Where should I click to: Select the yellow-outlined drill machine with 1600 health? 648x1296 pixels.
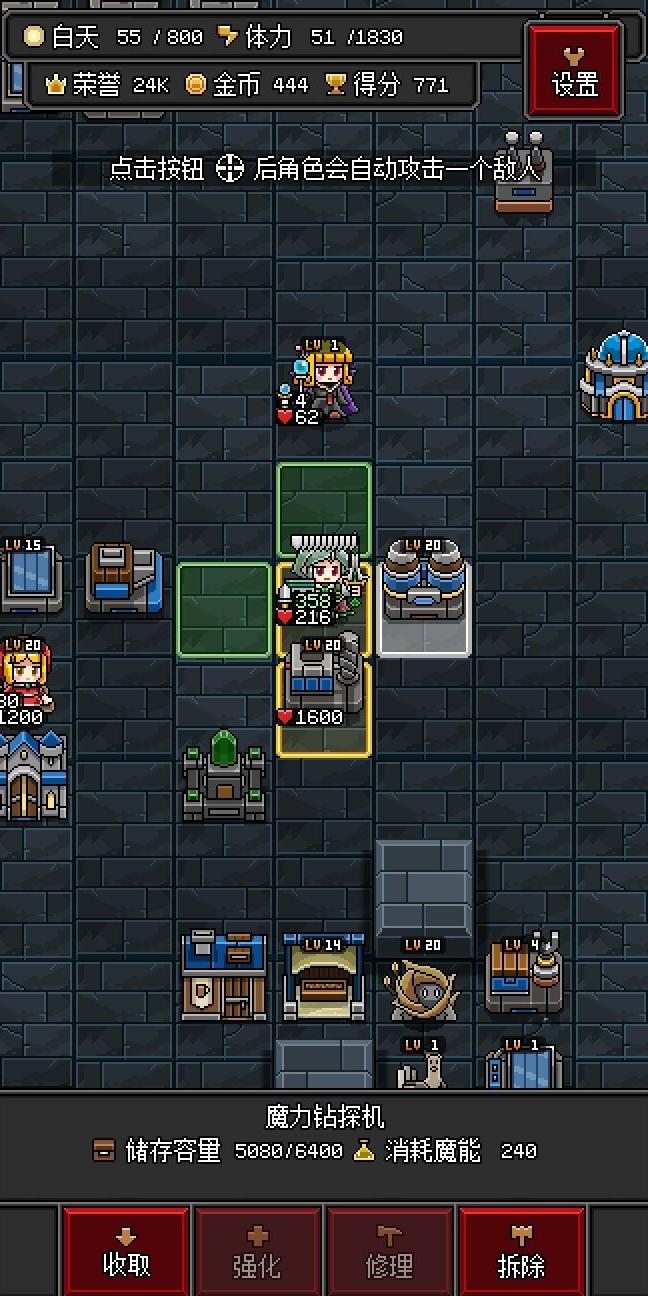coord(324,700)
